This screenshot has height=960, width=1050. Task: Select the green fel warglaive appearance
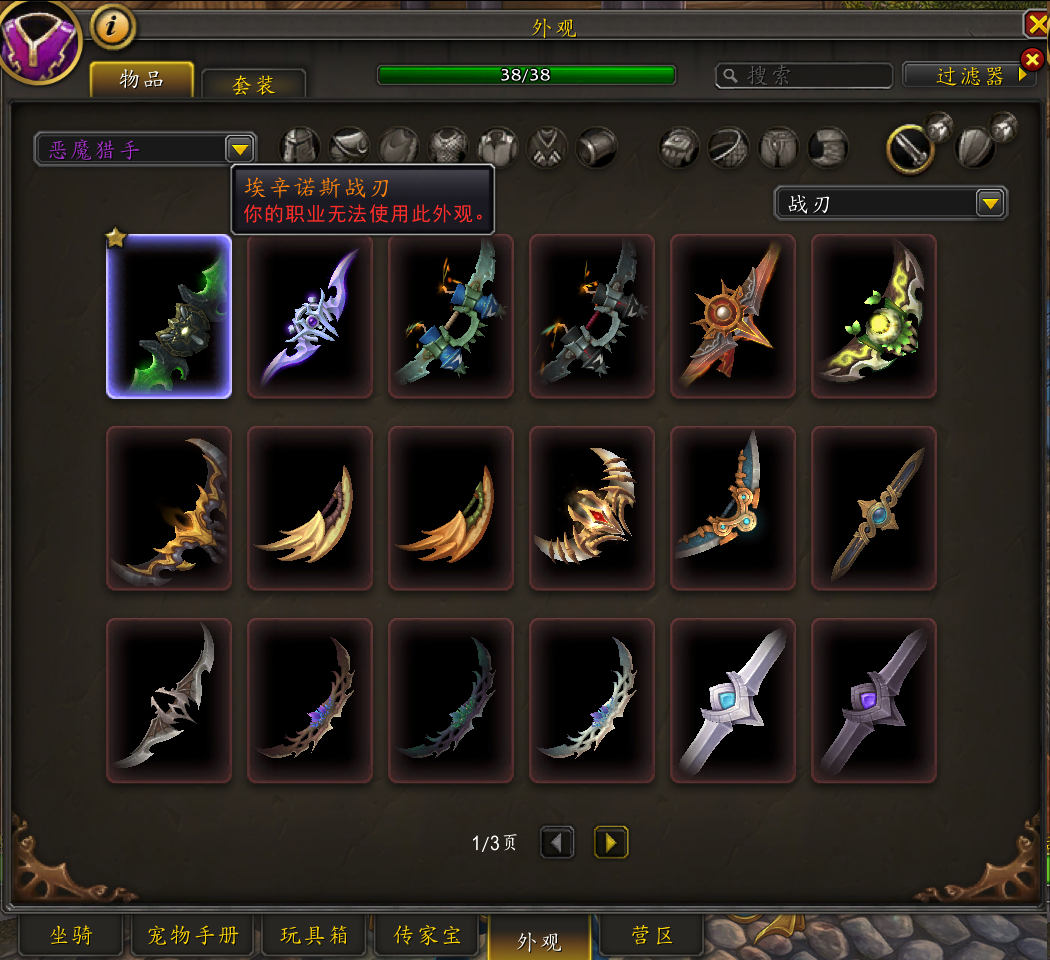(x=169, y=316)
